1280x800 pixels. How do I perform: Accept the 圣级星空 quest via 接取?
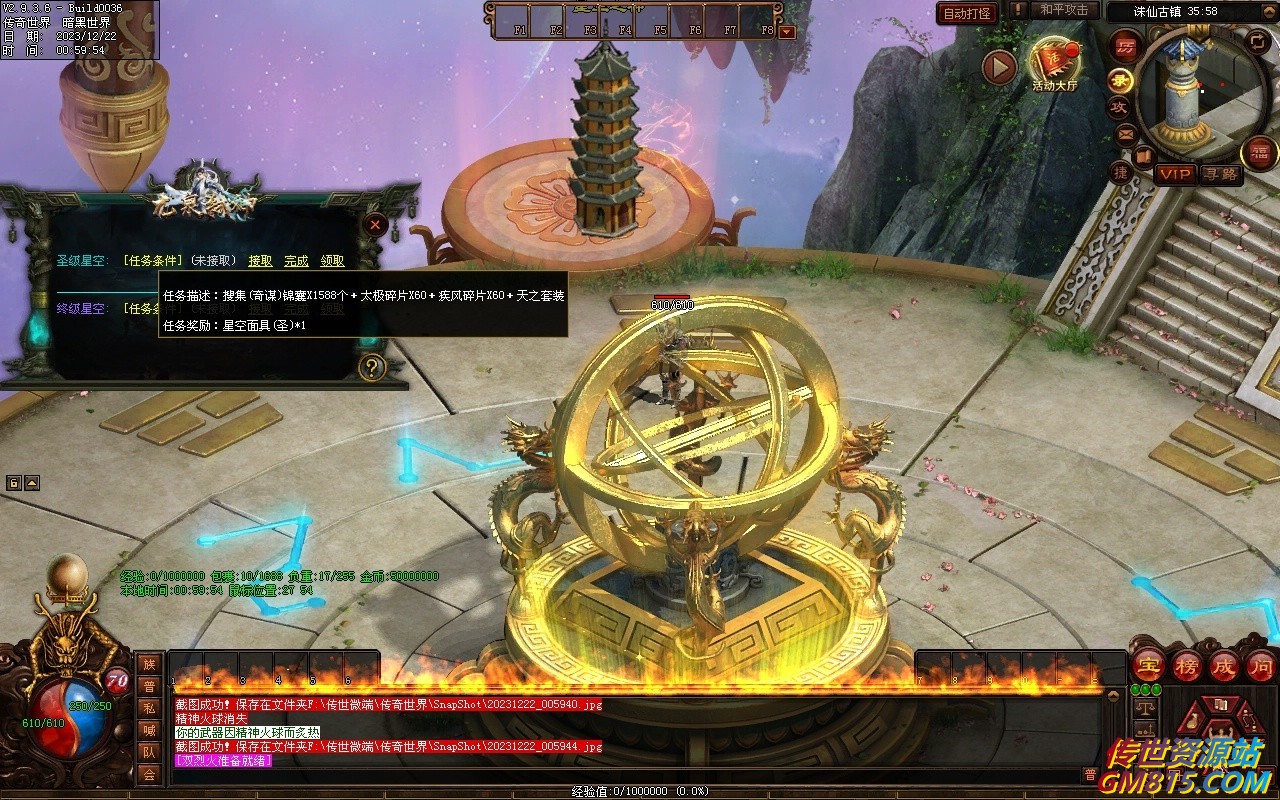point(260,261)
